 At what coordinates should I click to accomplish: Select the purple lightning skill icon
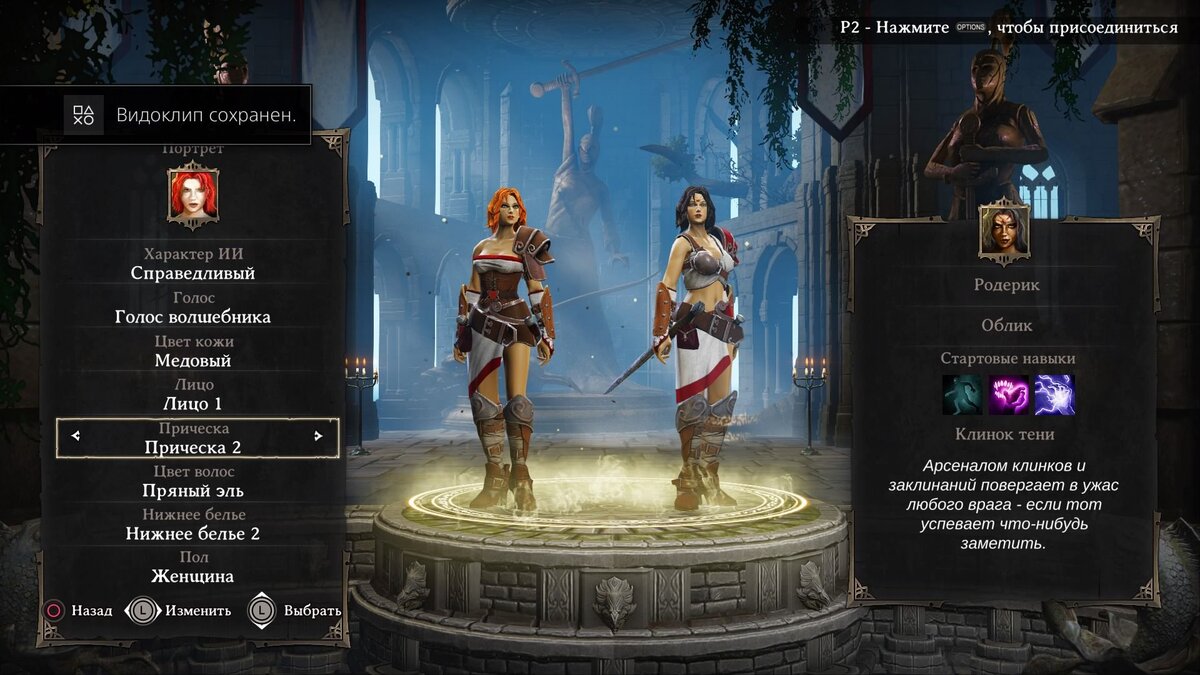[1054, 395]
